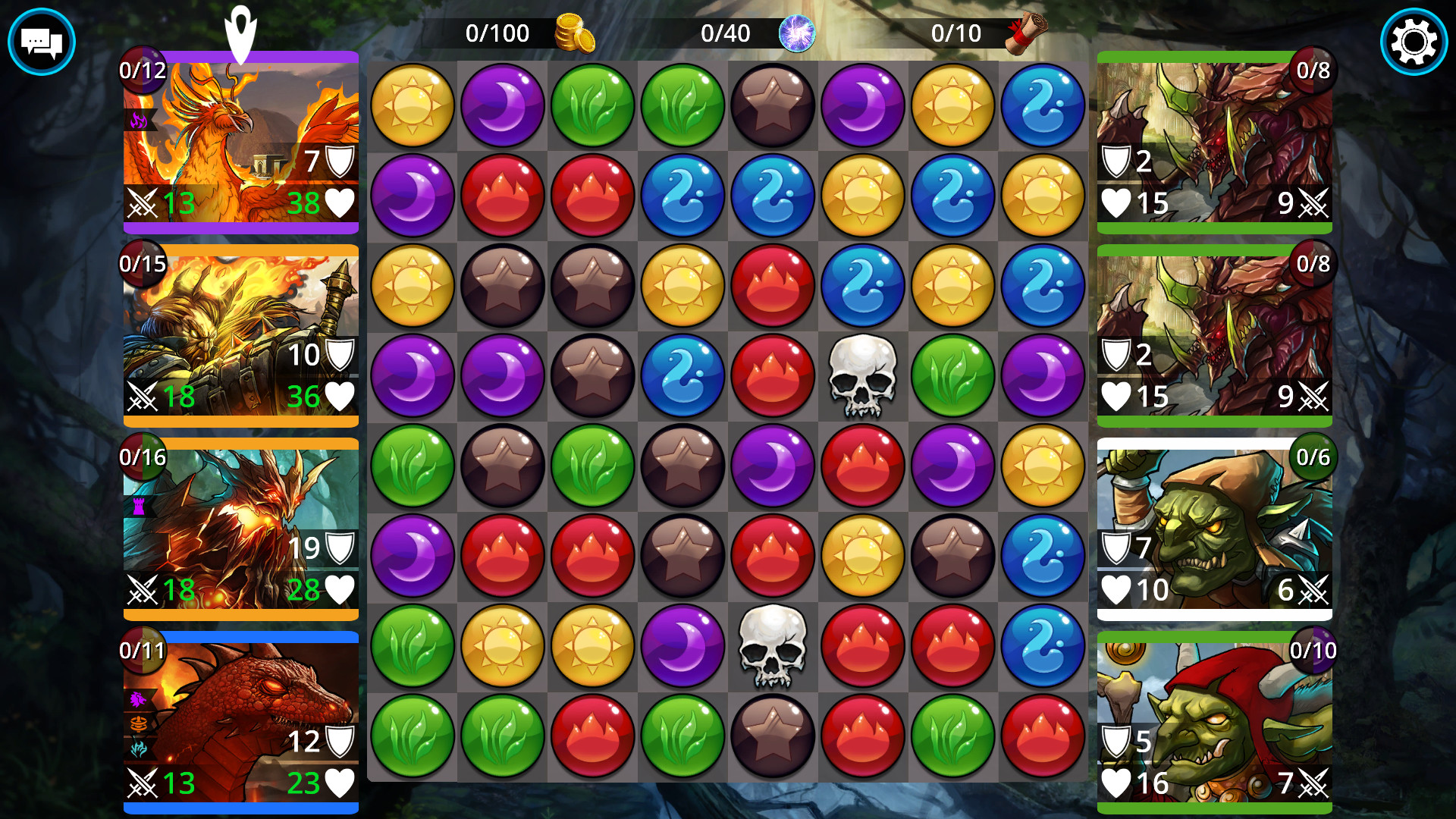Click the skull gem in the second-lowest row
This screenshot has width=1456, height=819.
[772, 646]
